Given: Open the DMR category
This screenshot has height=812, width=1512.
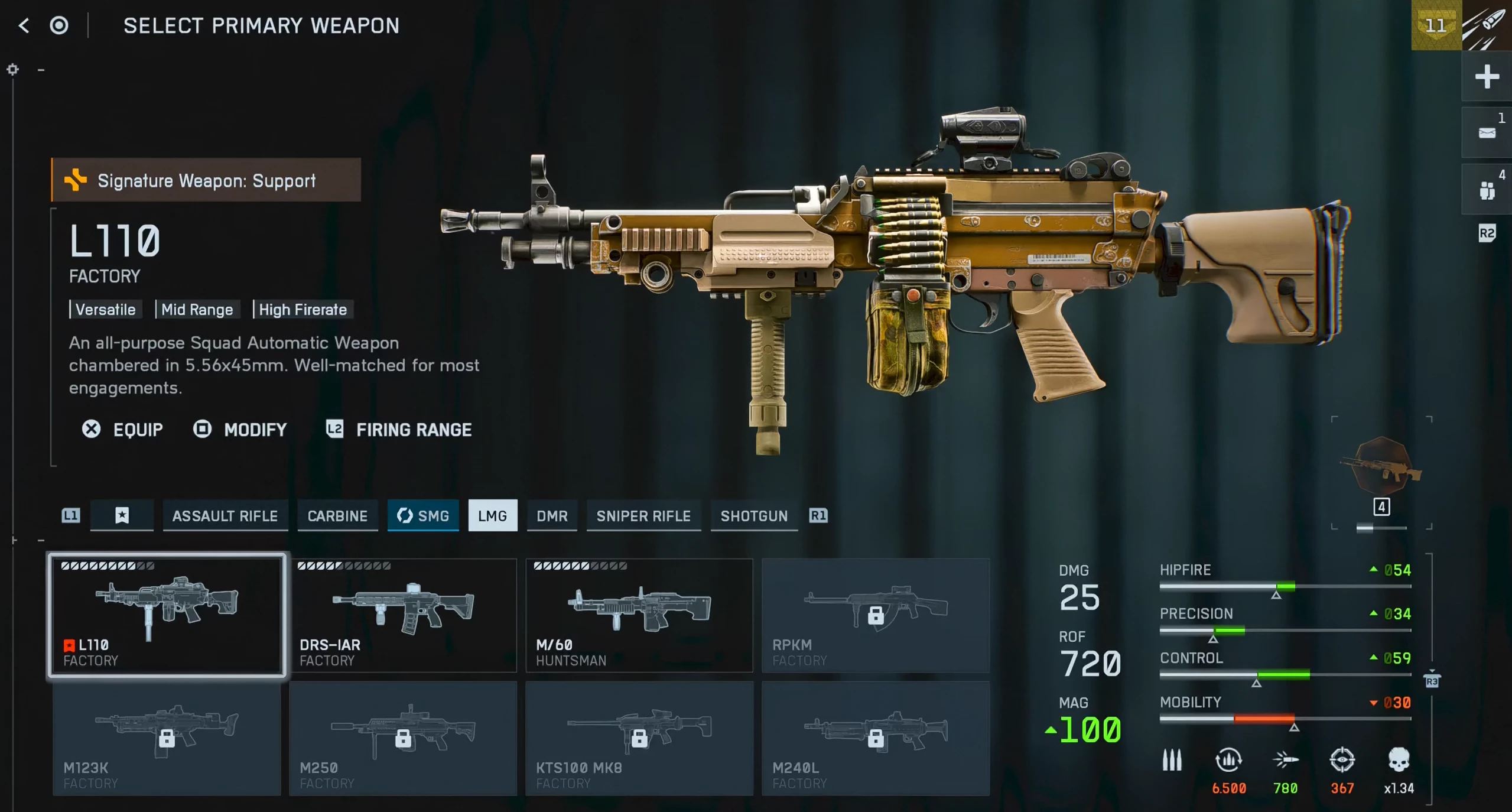Looking at the screenshot, I should coord(552,516).
